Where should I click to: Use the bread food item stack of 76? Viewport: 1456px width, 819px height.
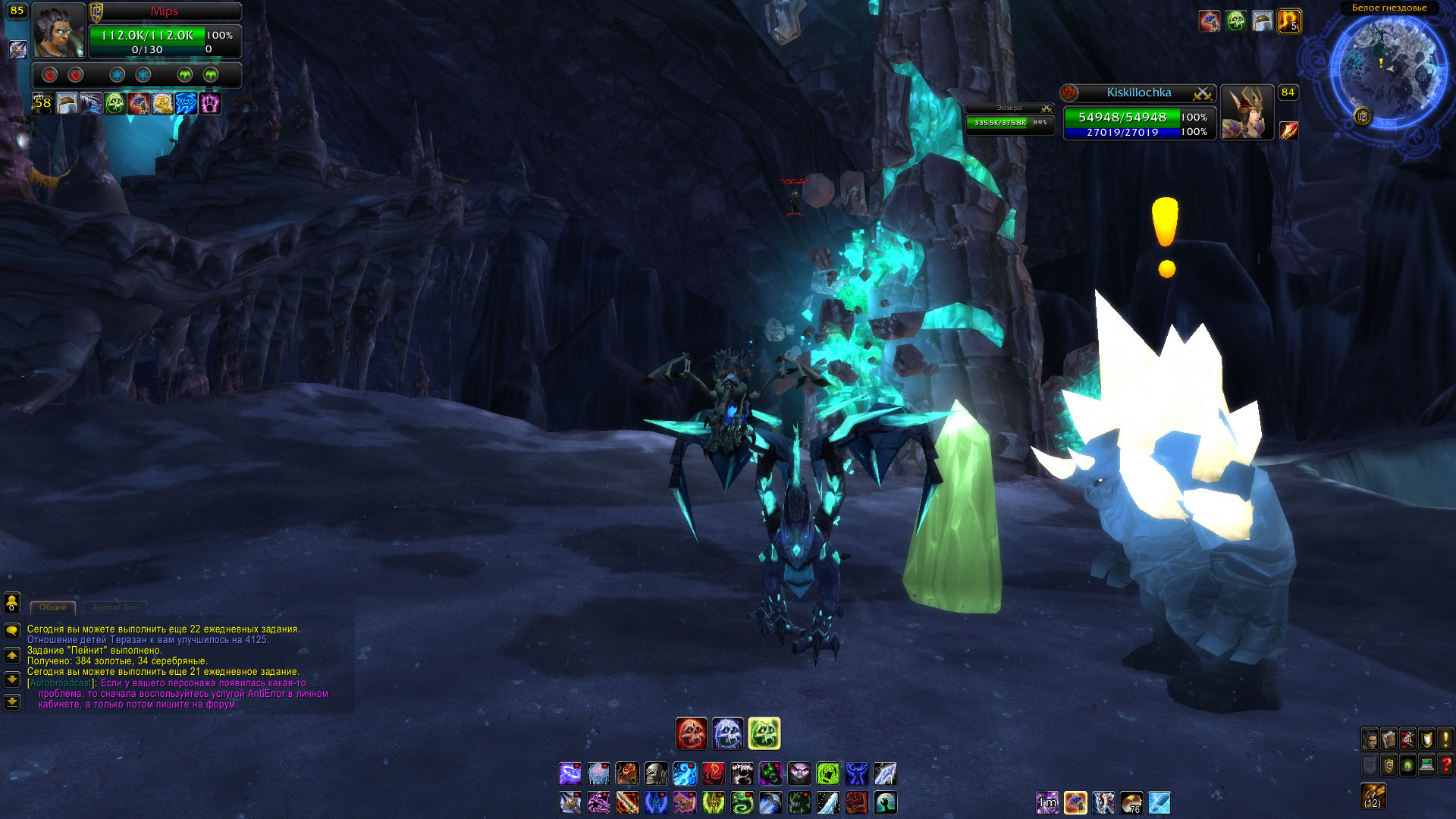[x=1131, y=802]
